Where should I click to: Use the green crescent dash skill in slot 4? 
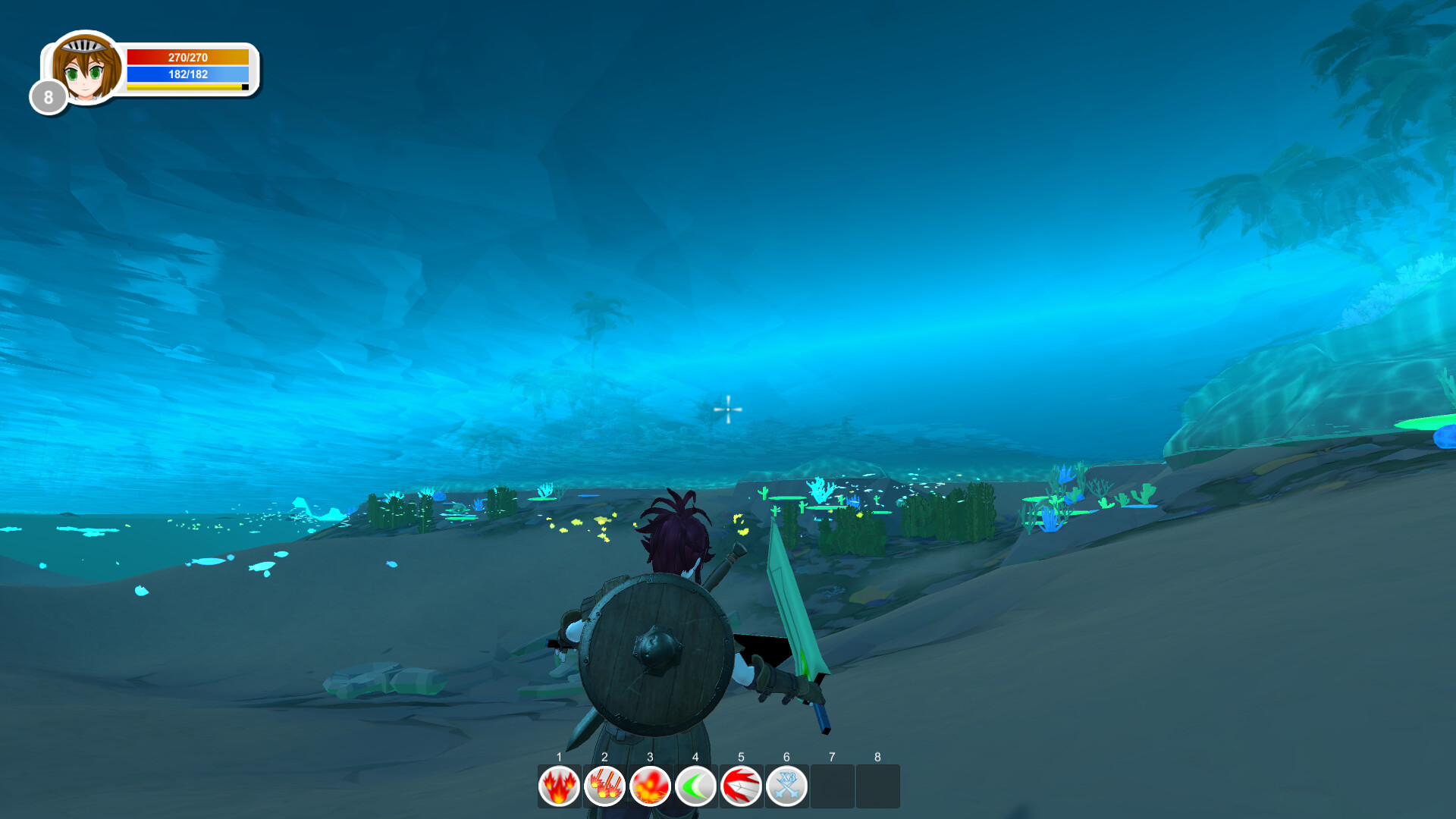click(x=695, y=786)
